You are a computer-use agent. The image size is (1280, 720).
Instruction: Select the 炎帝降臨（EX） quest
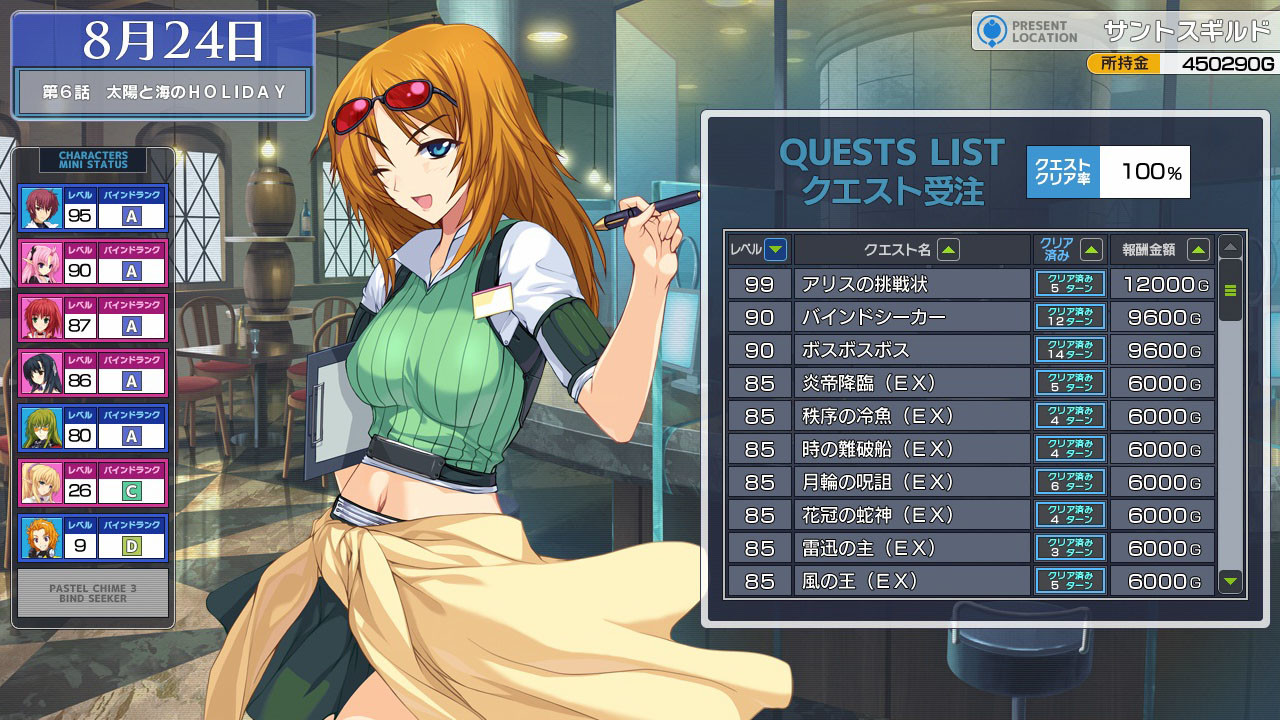tap(911, 383)
